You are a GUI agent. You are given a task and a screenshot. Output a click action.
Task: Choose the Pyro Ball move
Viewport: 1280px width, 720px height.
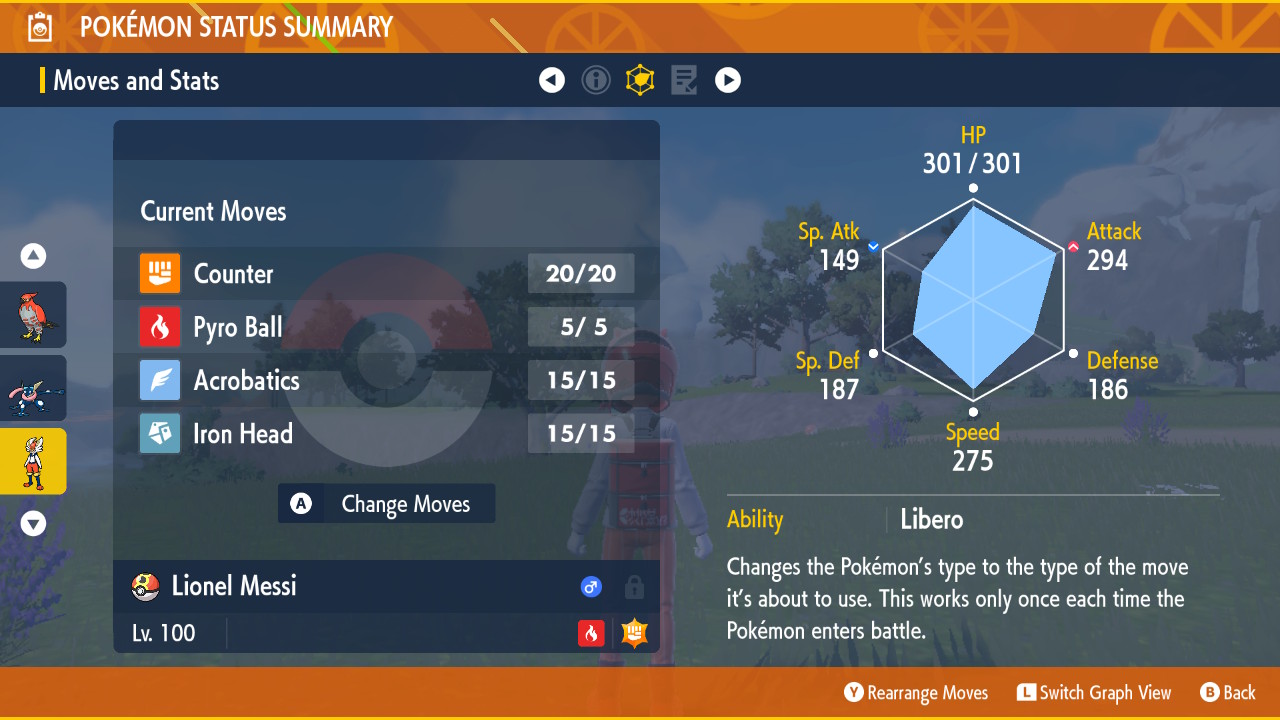tap(386, 327)
